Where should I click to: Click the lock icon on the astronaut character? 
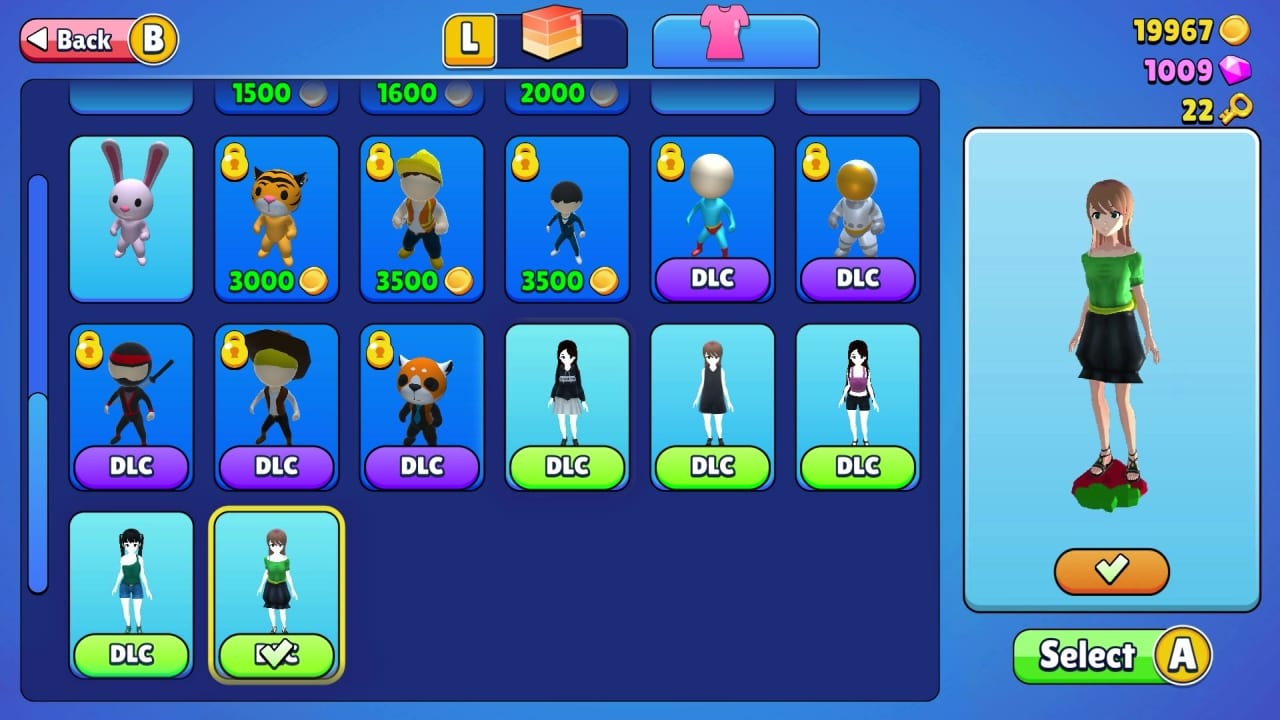point(813,162)
